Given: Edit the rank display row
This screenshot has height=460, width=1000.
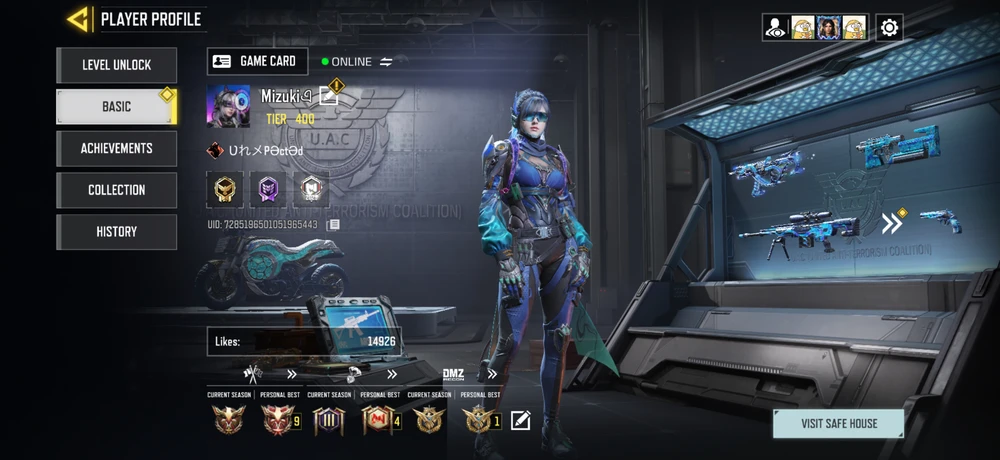Looking at the screenshot, I should [x=520, y=420].
